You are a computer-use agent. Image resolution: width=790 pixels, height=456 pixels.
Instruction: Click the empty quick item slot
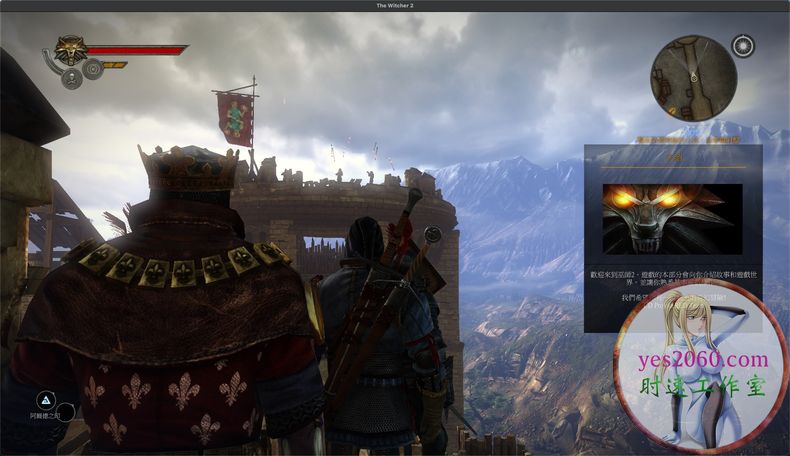pyautogui.click(x=66, y=412)
